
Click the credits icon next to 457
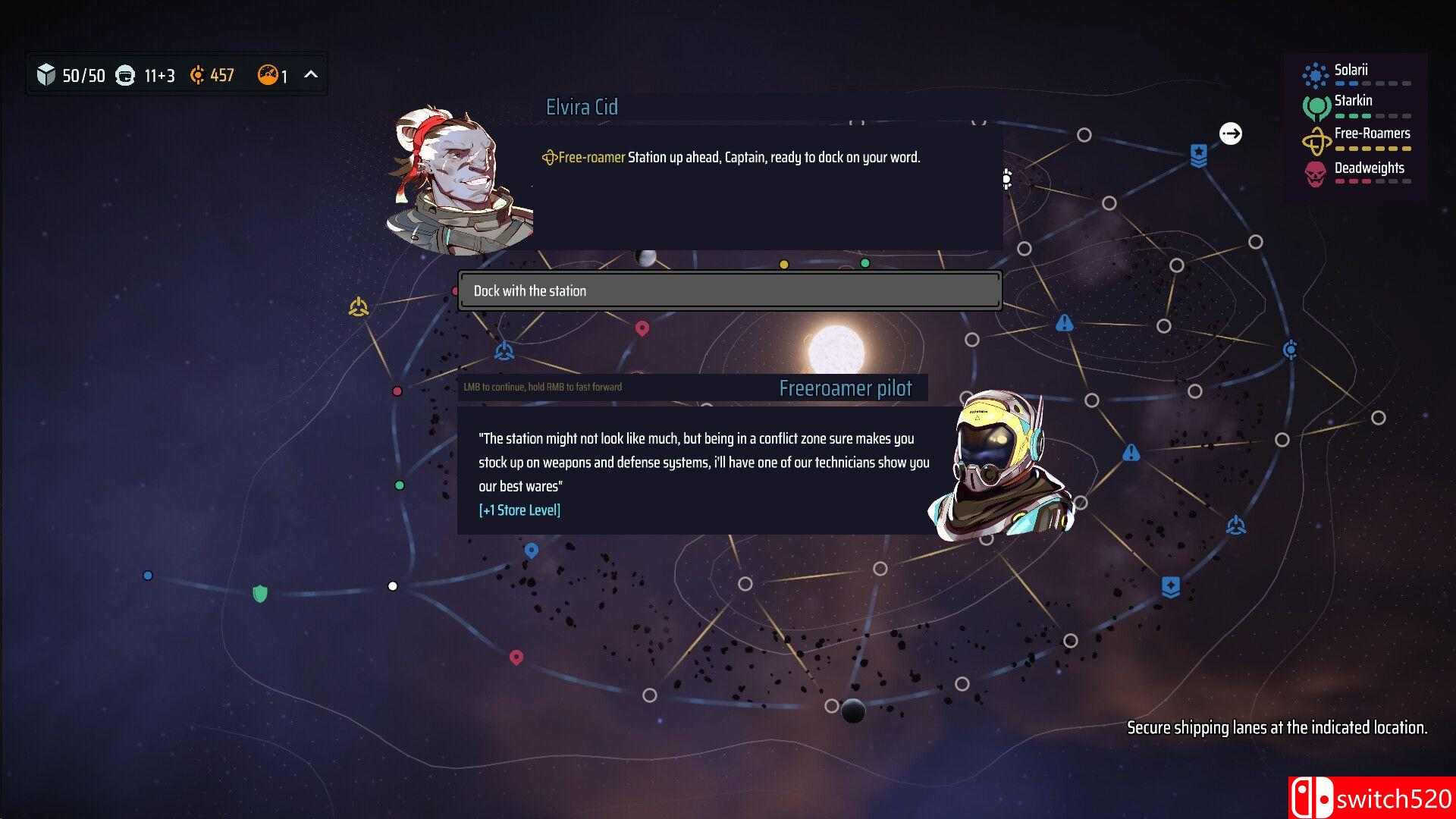click(196, 75)
